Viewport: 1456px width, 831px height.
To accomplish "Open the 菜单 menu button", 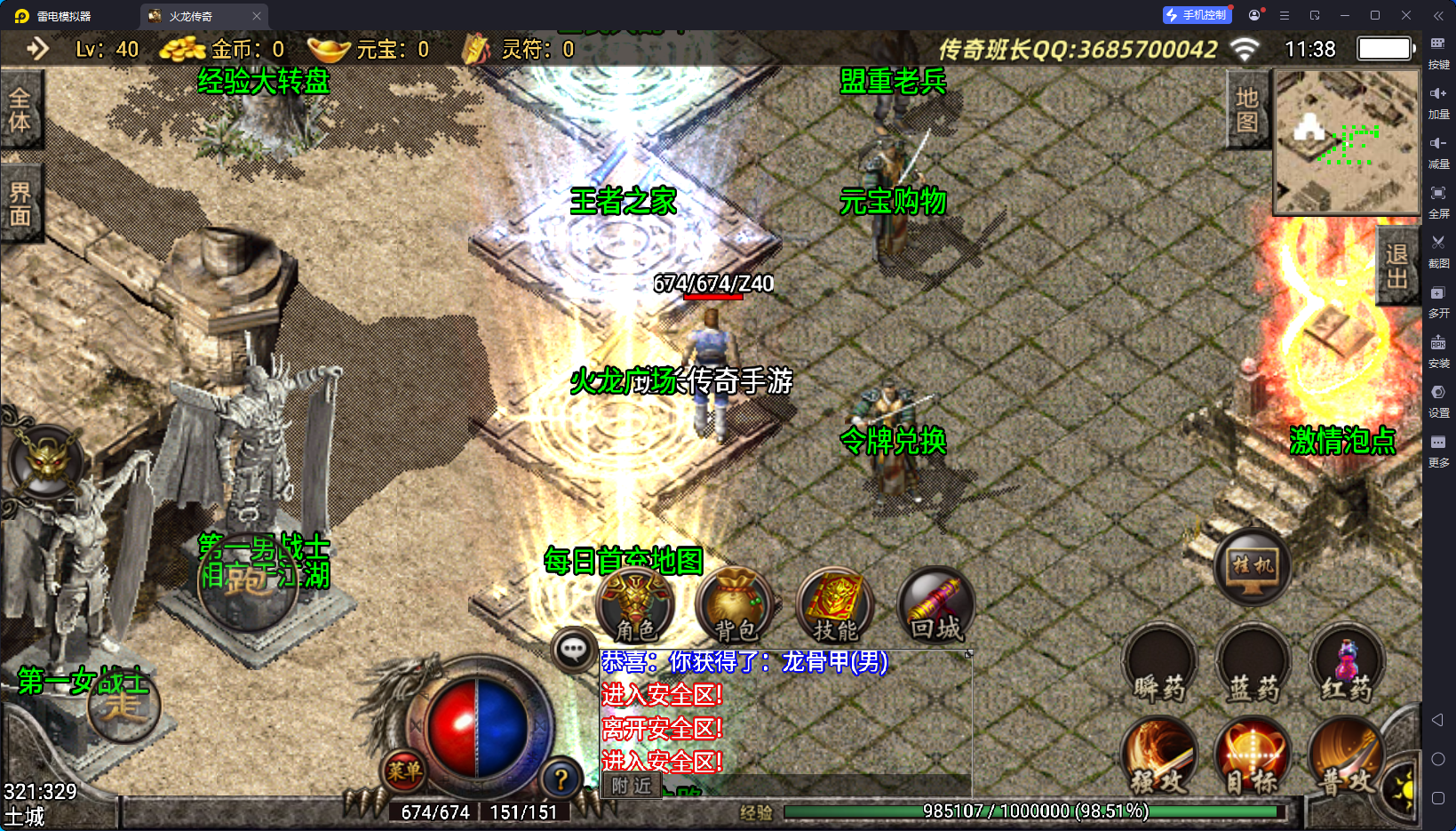I will tap(404, 771).
